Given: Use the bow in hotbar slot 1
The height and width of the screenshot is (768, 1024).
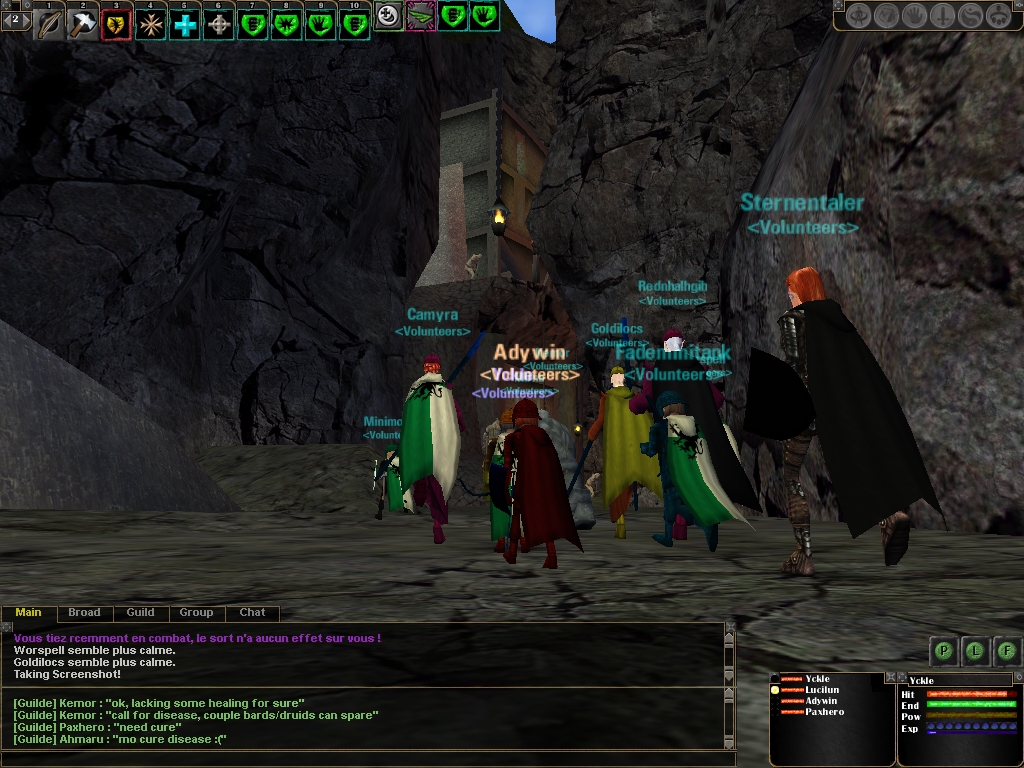Looking at the screenshot, I should (50, 24).
